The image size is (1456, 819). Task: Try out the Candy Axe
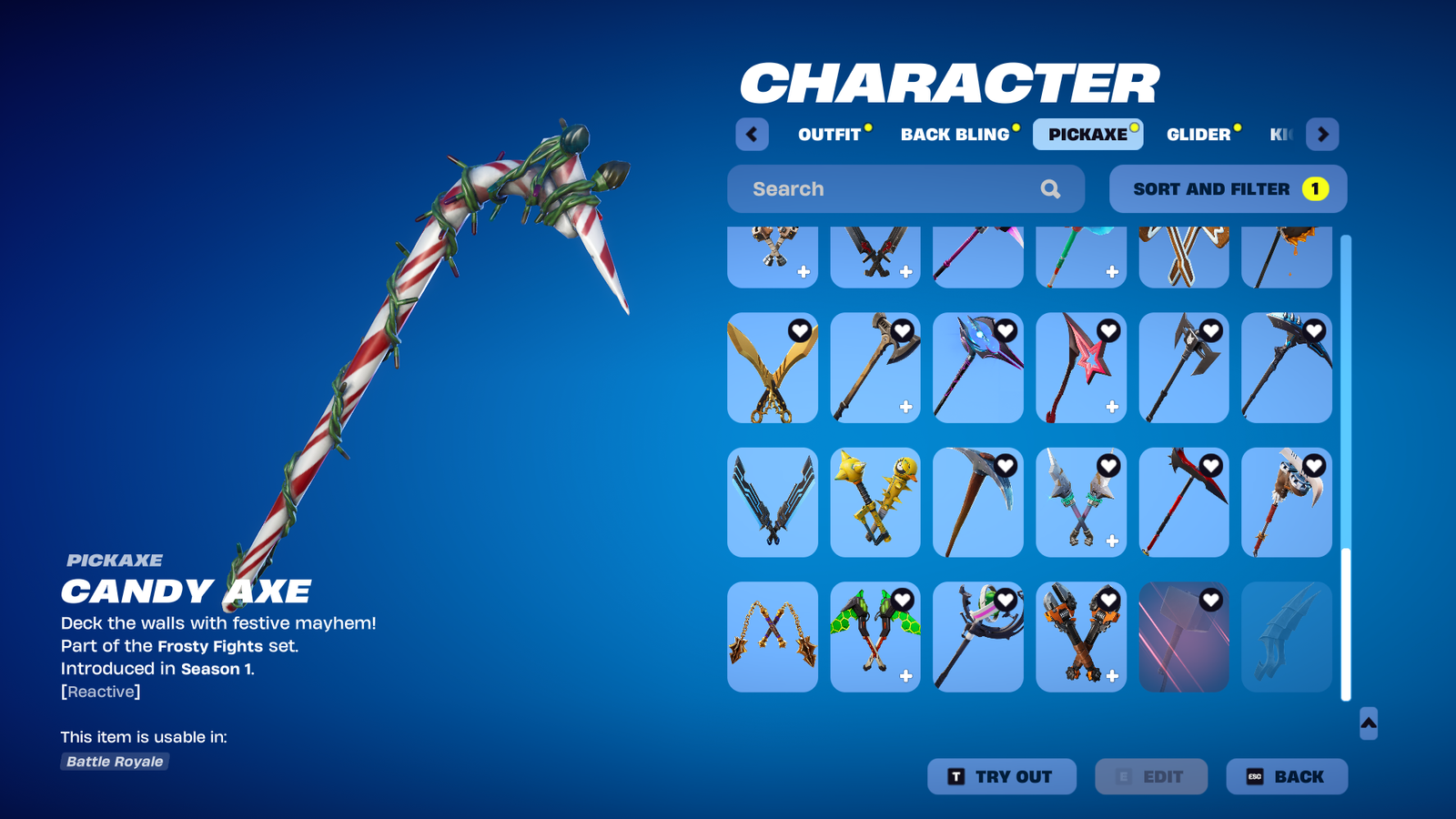click(1001, 776)
